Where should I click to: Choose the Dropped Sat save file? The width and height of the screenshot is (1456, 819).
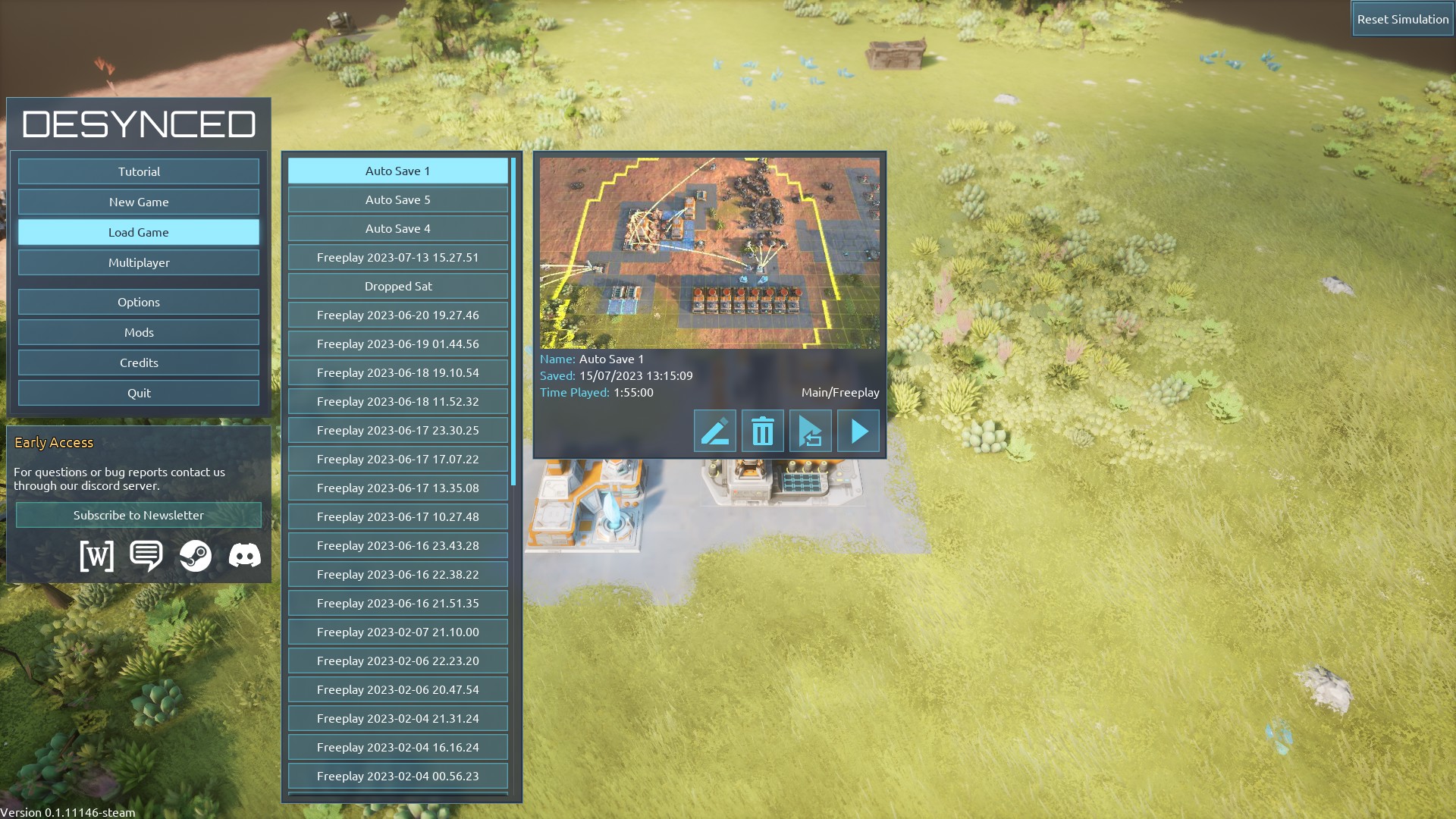[397, 286]
